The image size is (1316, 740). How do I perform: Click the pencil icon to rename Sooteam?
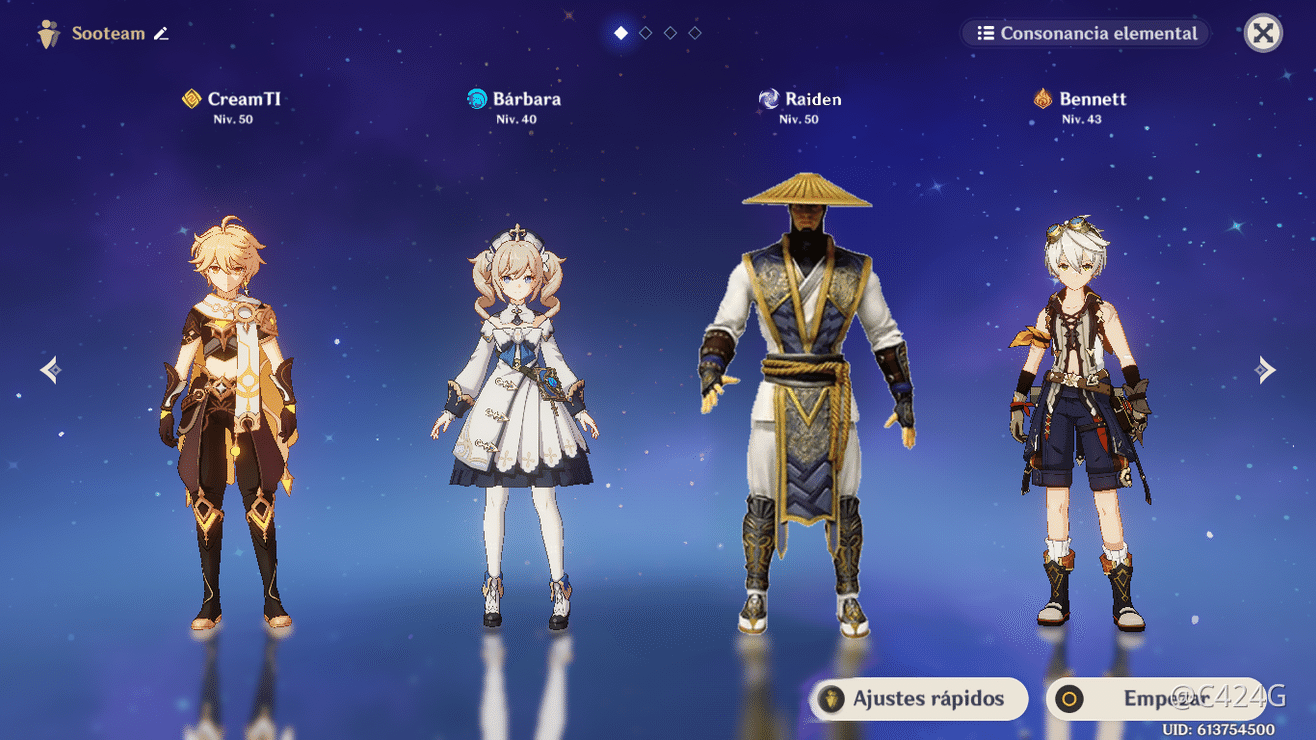tap(161, 33)
